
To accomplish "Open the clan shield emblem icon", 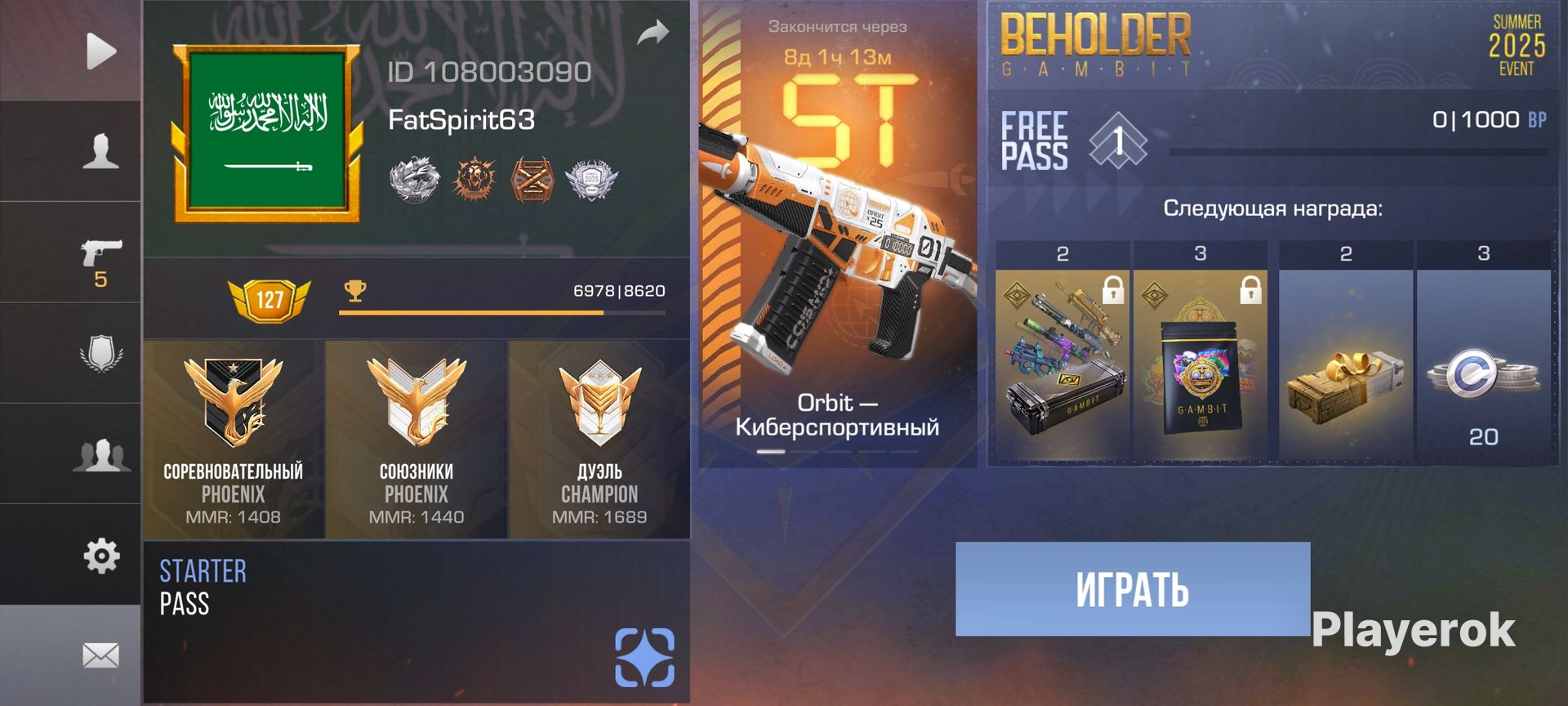I will (101, 354).
